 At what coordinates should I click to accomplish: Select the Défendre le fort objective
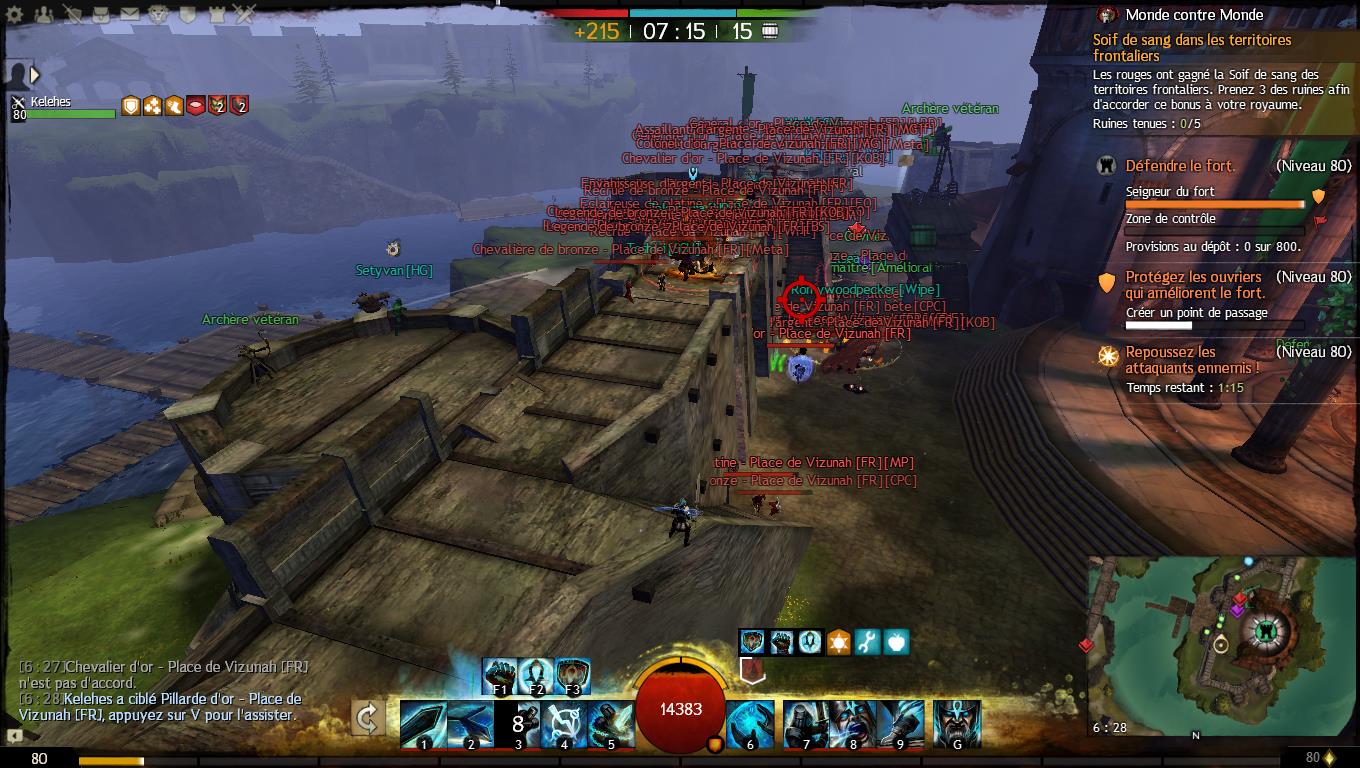(x=1180, y=166)
